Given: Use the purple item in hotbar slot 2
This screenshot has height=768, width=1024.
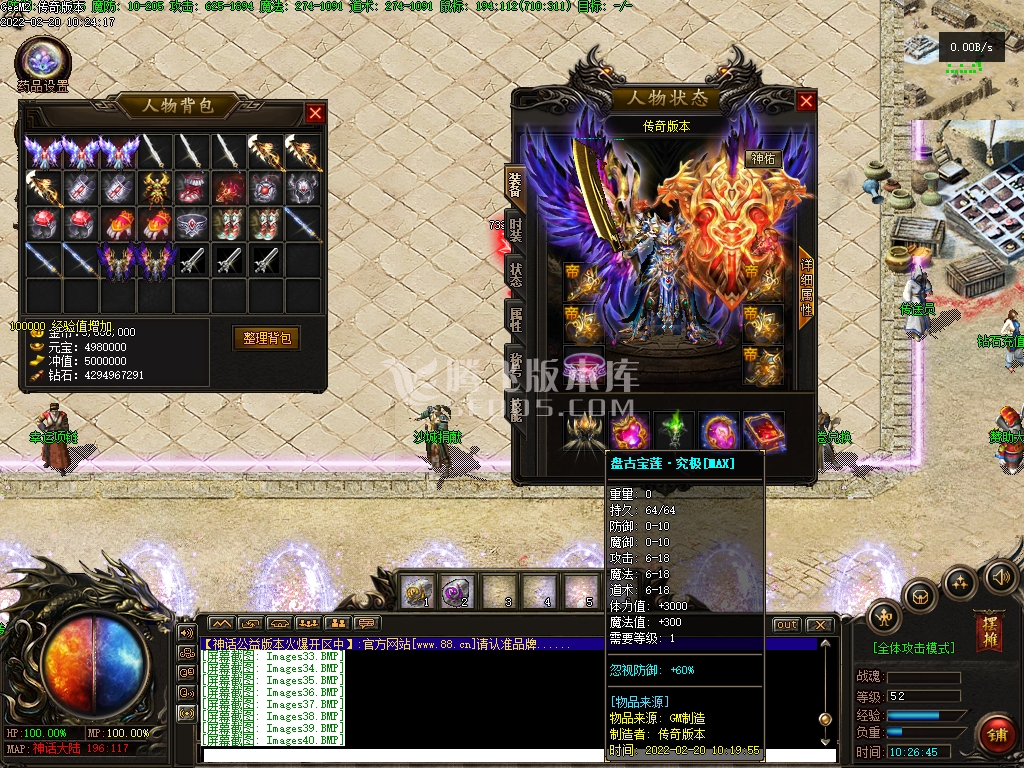Looking at the screenshot, I should pos(456,592).
